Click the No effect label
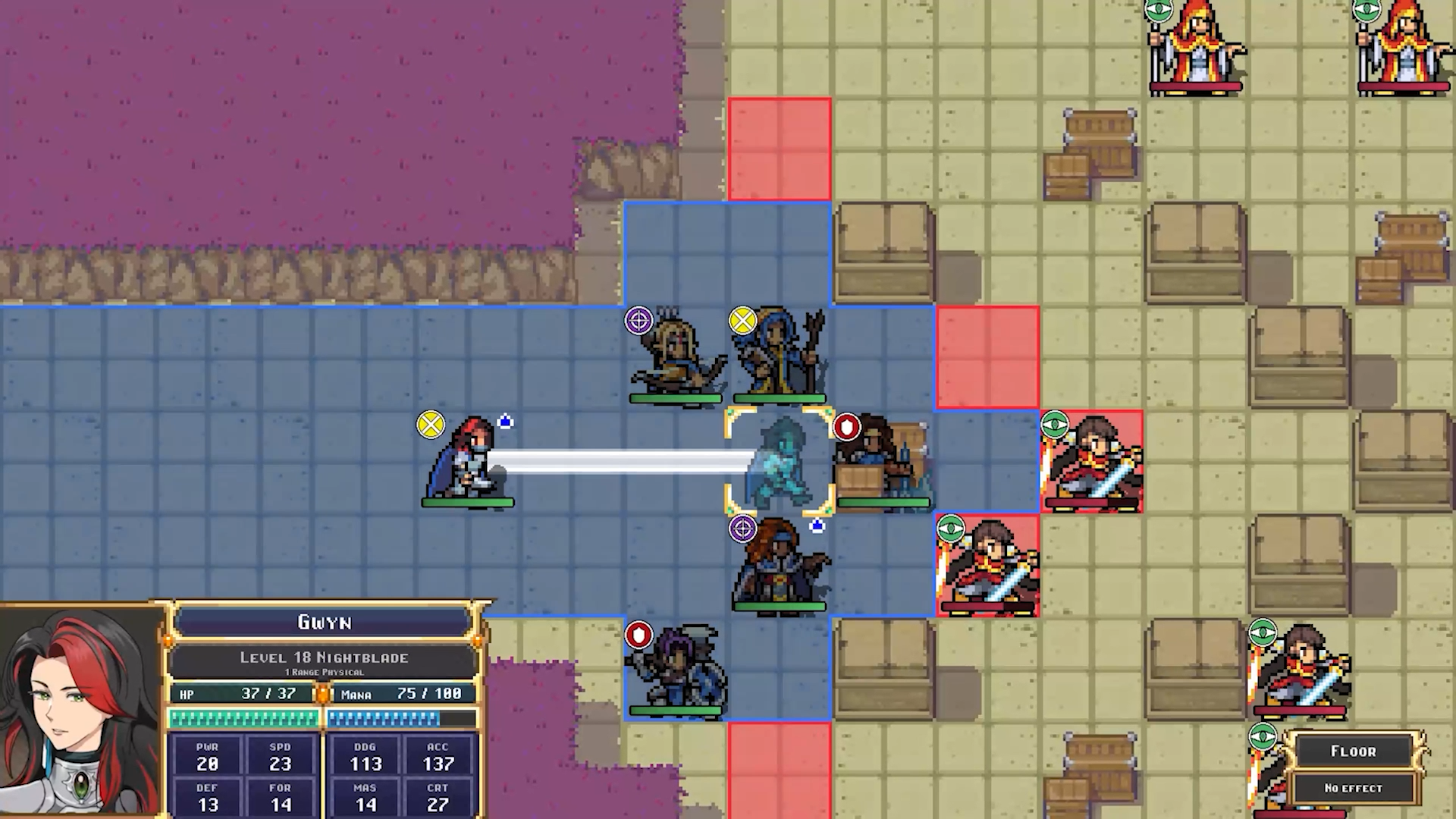This screenshot has height=819, width=1456. (1354, 788)
